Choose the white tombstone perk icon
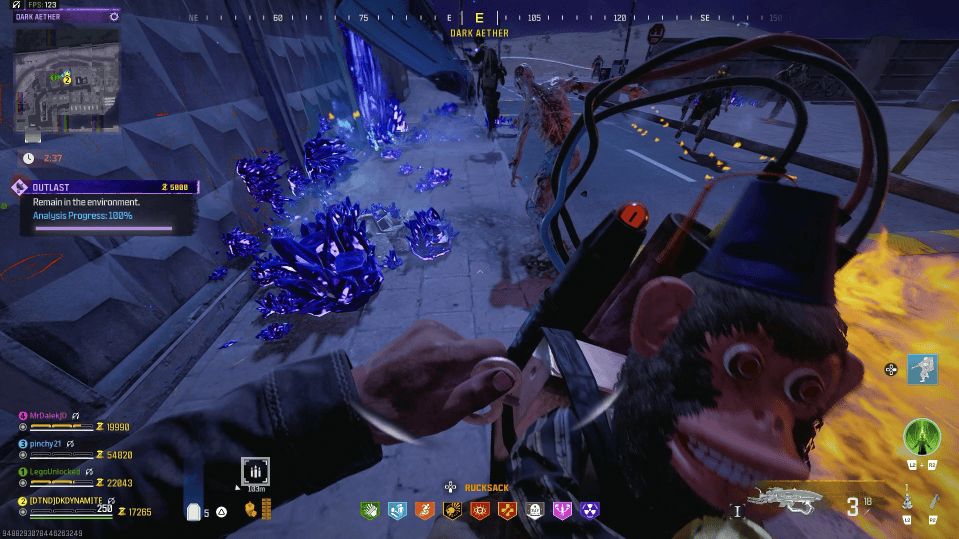959x539 pixels. 535,510
